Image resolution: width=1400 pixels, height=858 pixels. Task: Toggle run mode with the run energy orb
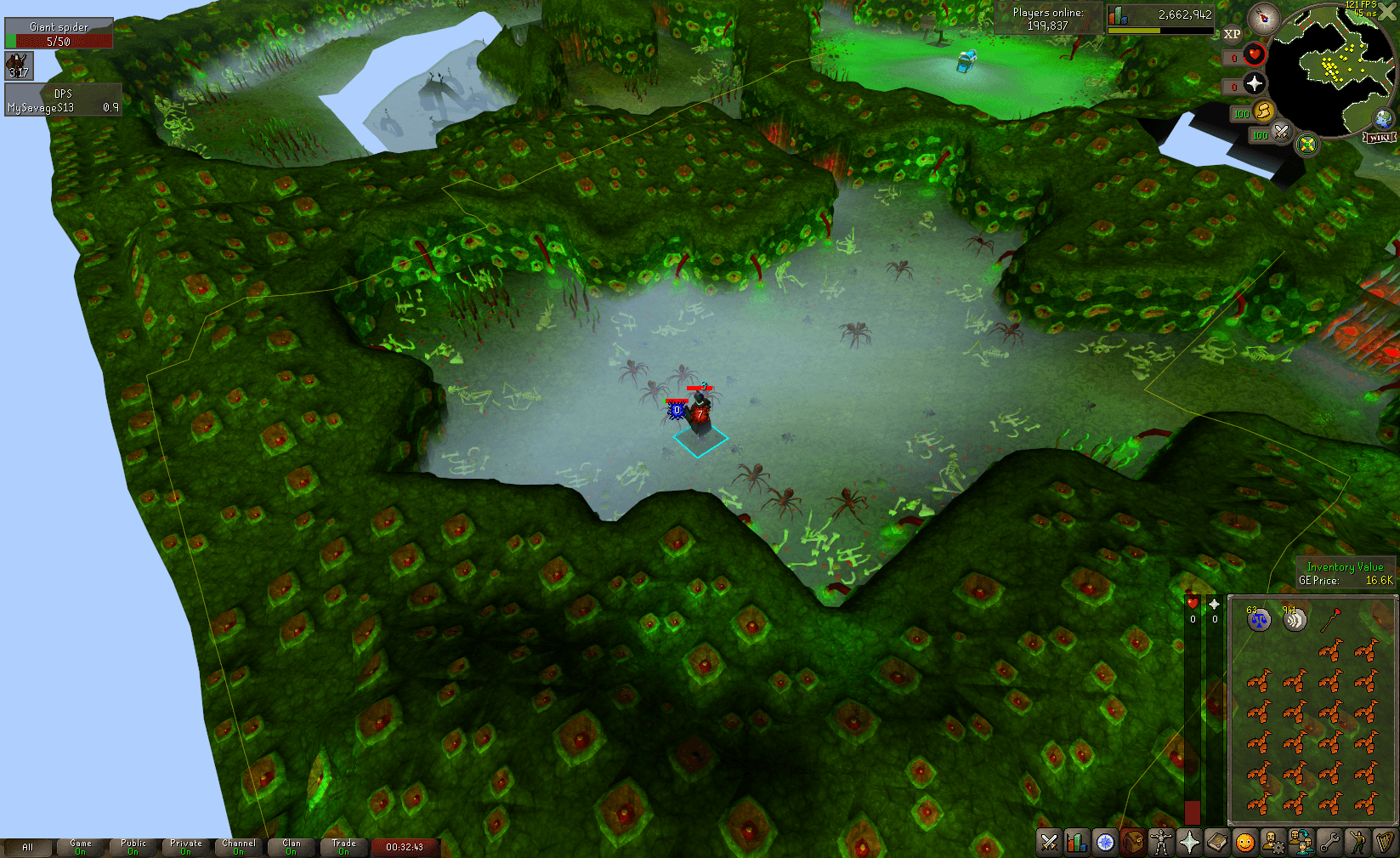coord(1263,112)
